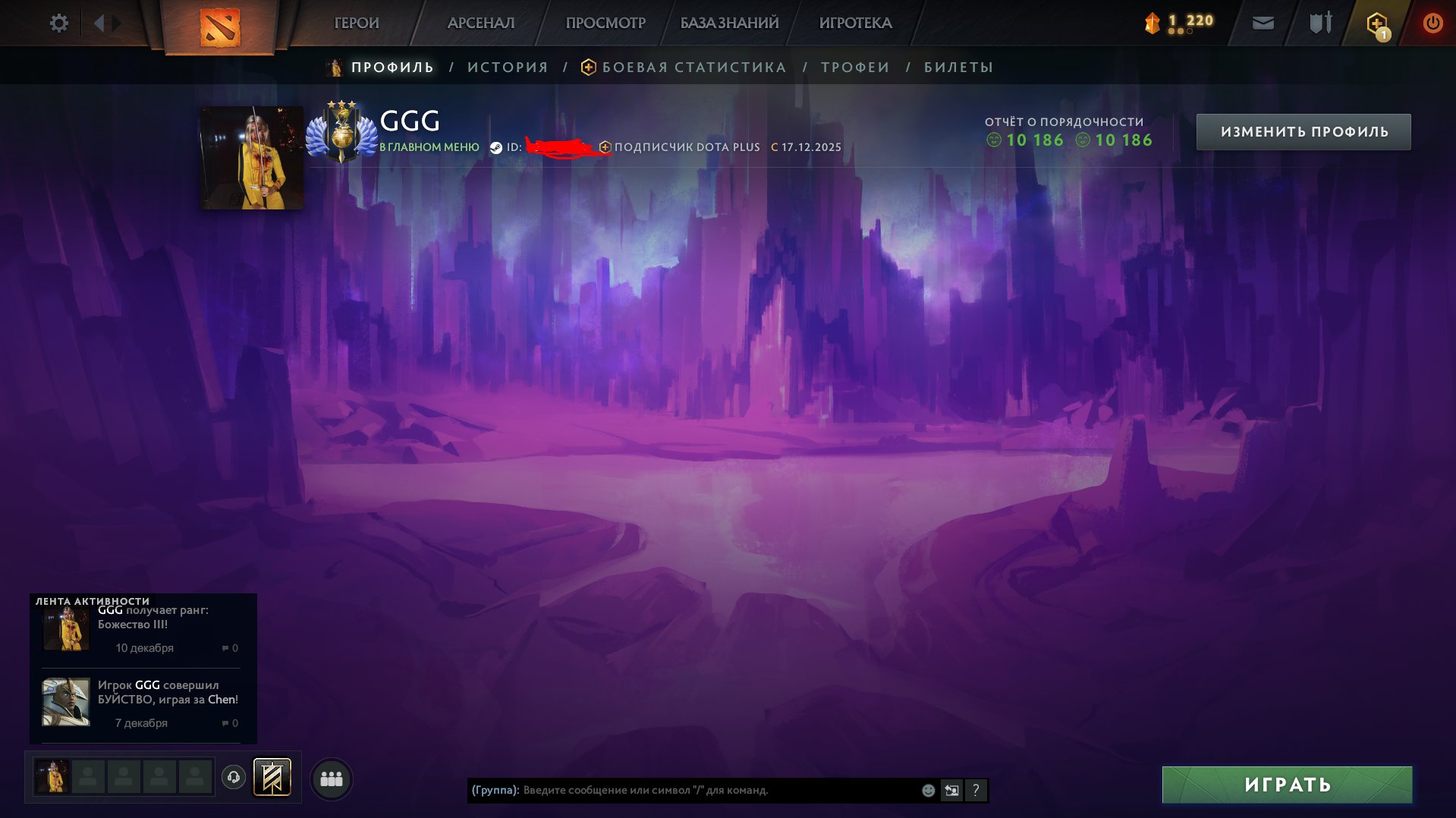Open the БАЗА ЗНАНИЙ menu item

[728, 23]
